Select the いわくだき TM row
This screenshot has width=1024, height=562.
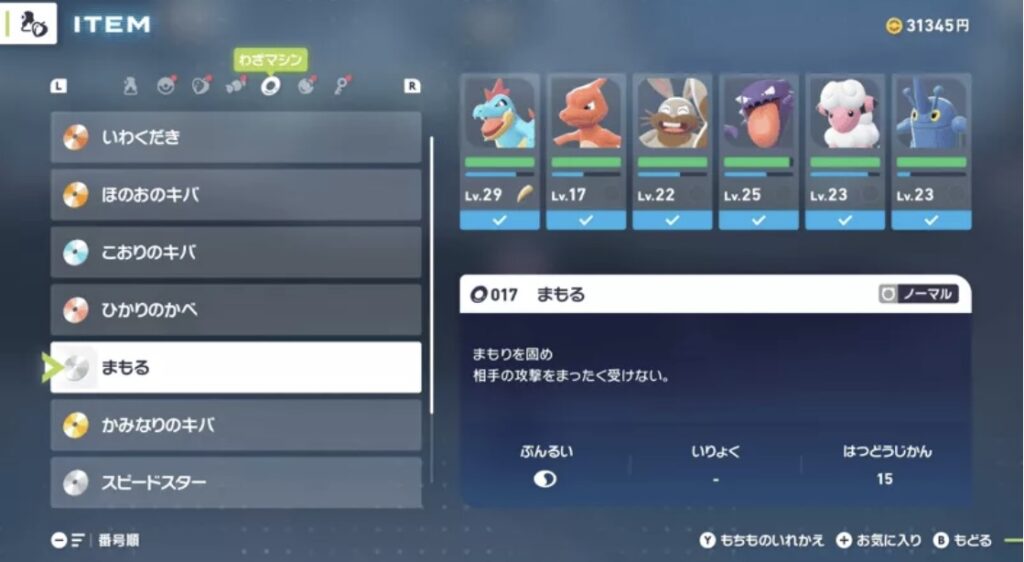pyautogui.click(x=236, y=137)
